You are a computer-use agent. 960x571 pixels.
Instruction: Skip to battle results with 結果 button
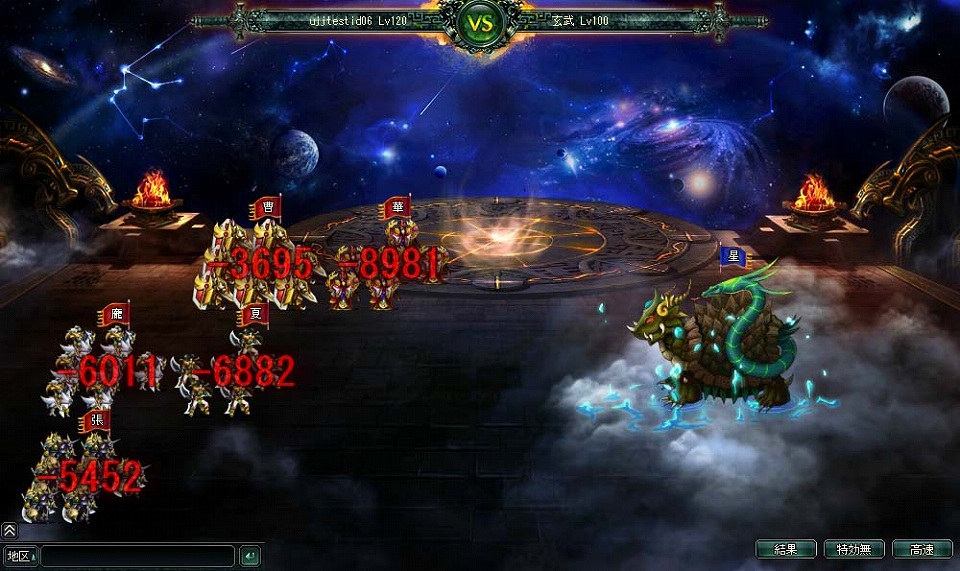point(785,549)
